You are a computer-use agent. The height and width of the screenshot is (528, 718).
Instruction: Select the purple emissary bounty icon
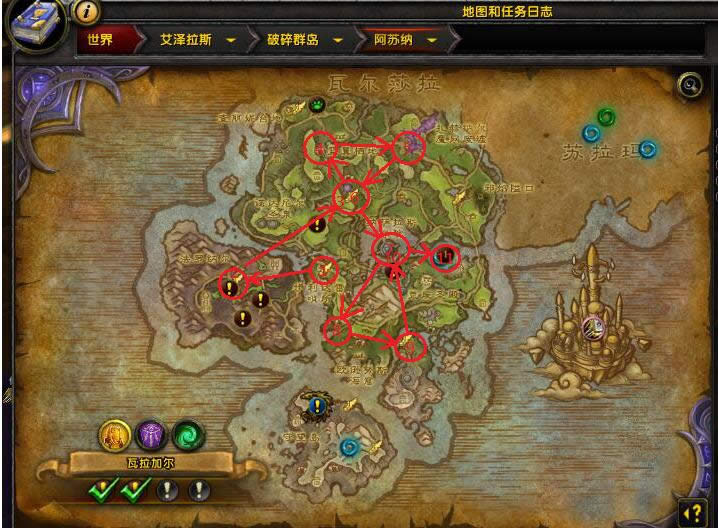(149, 434)
